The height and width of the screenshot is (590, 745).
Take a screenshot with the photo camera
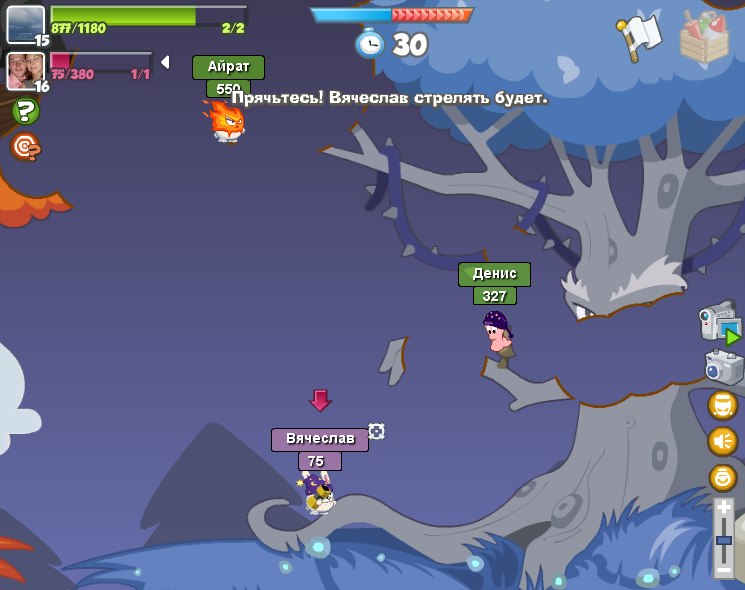coord(723,366)
